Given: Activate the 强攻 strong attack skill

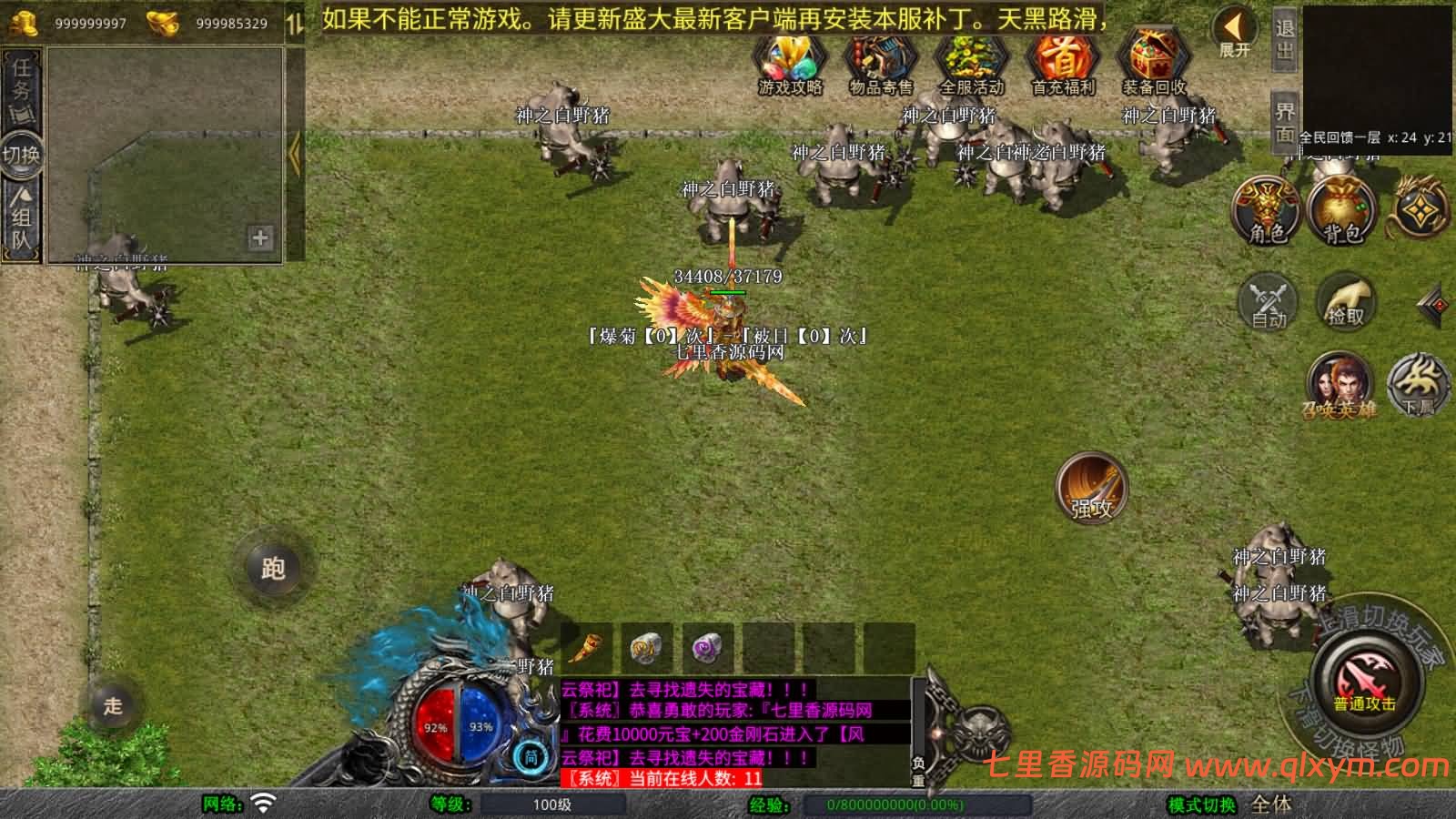Looking at the screenshot, I should coord(1091,489).
